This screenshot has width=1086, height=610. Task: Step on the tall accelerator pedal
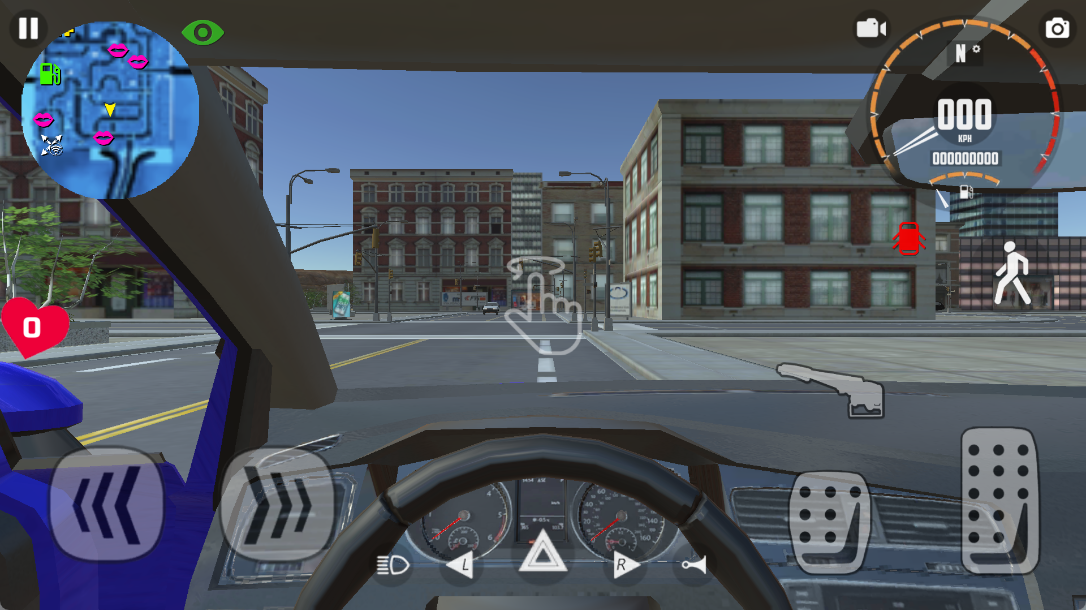pos(998,499)
